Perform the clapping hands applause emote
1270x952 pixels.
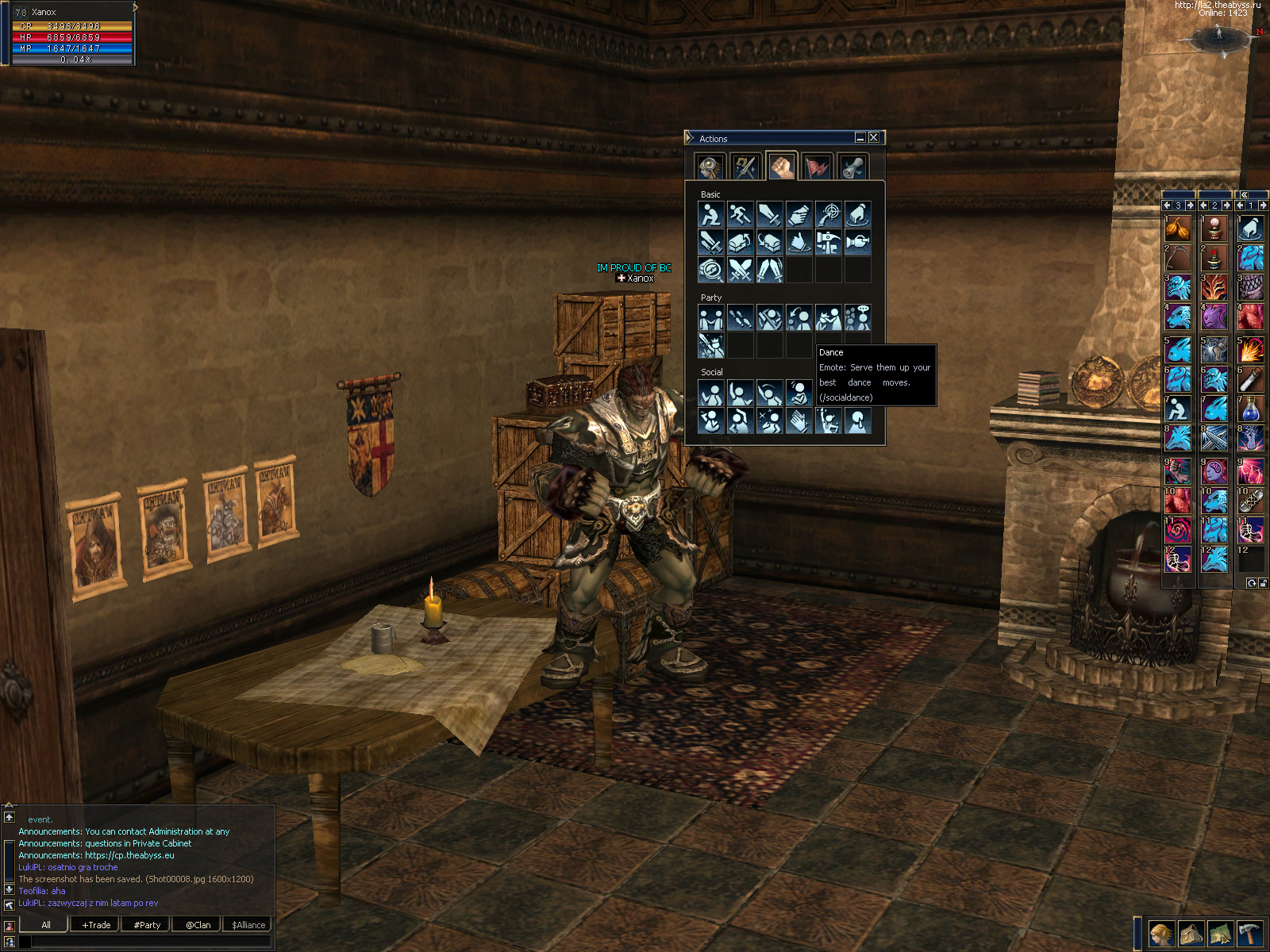coord(799,421)
